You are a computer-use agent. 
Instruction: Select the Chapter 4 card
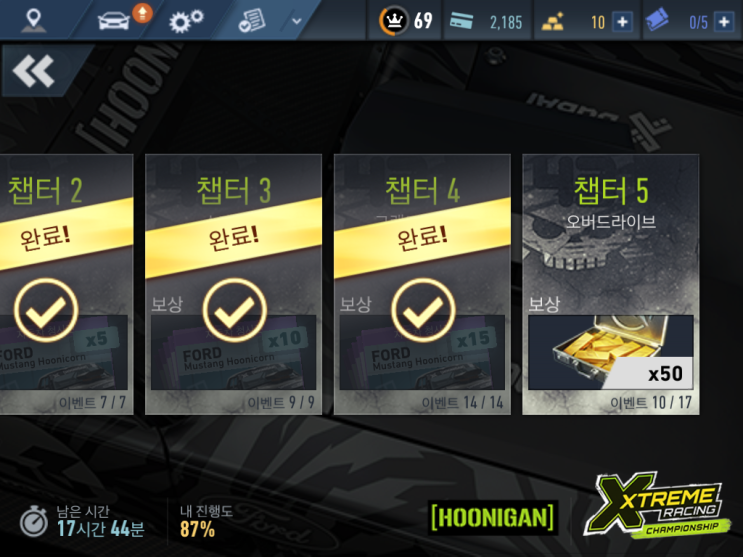coord(421,284)
